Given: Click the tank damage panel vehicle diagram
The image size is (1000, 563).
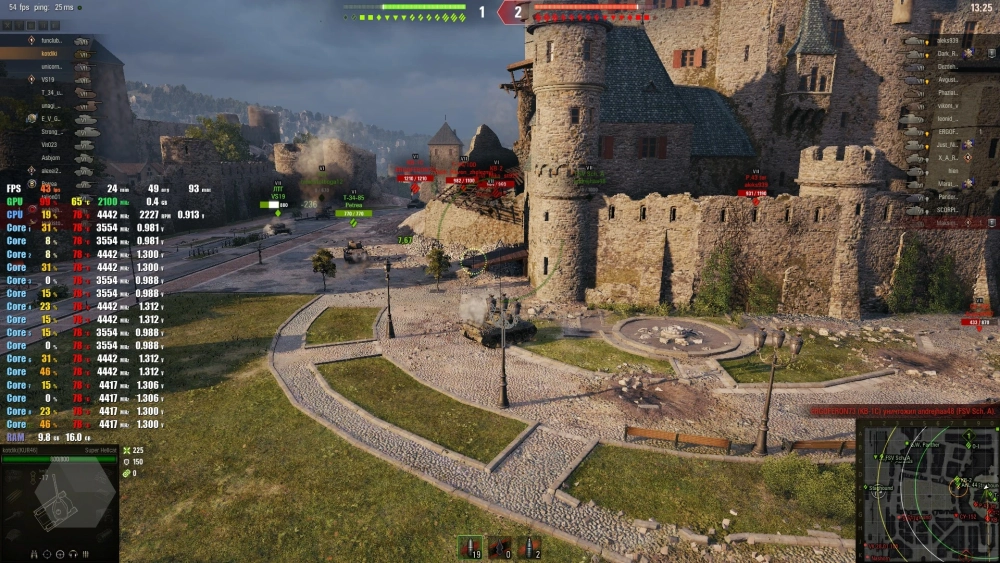Looking at the screenshot, I should click(55, 505).
